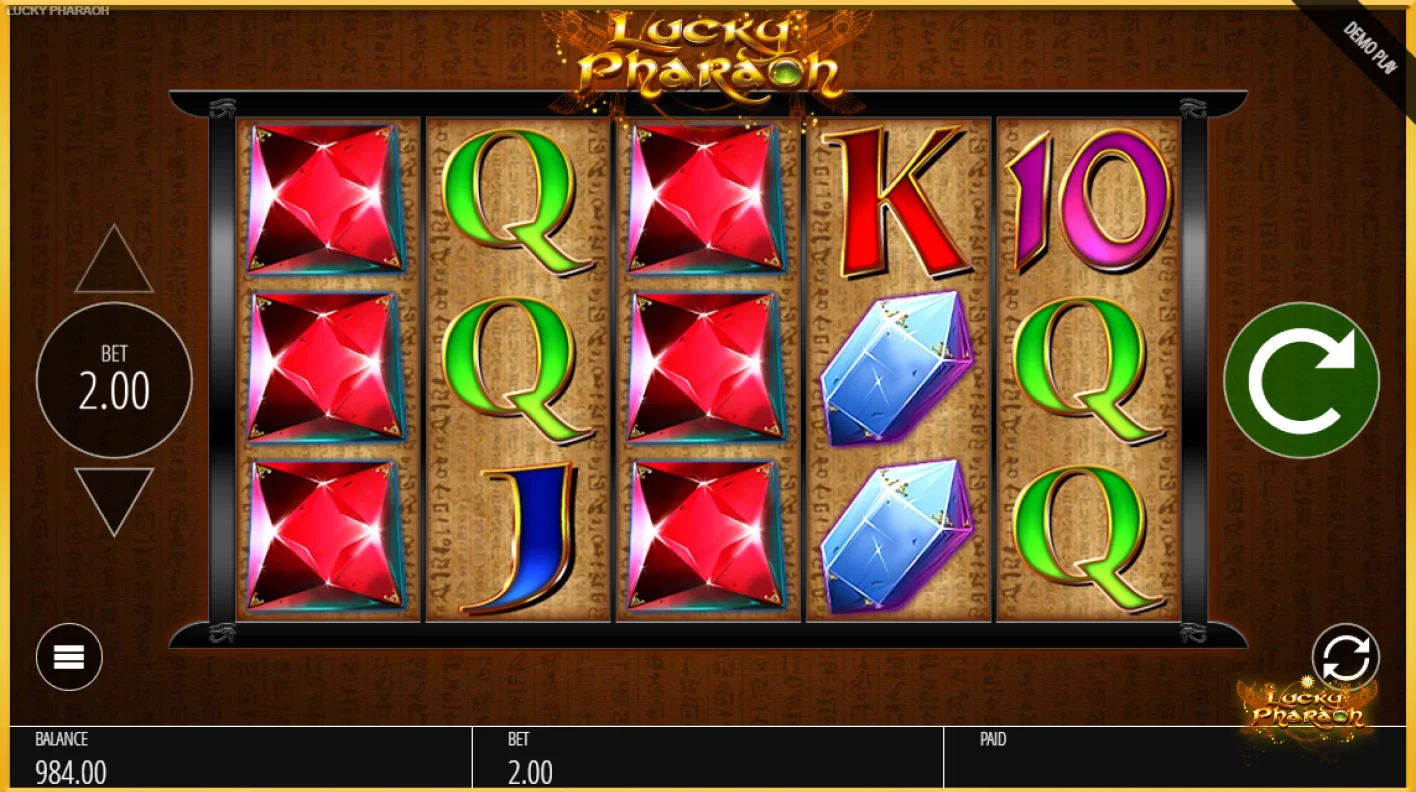
Task: Toggle the spin repeat control near the logo
Action: click(1345, 657)
